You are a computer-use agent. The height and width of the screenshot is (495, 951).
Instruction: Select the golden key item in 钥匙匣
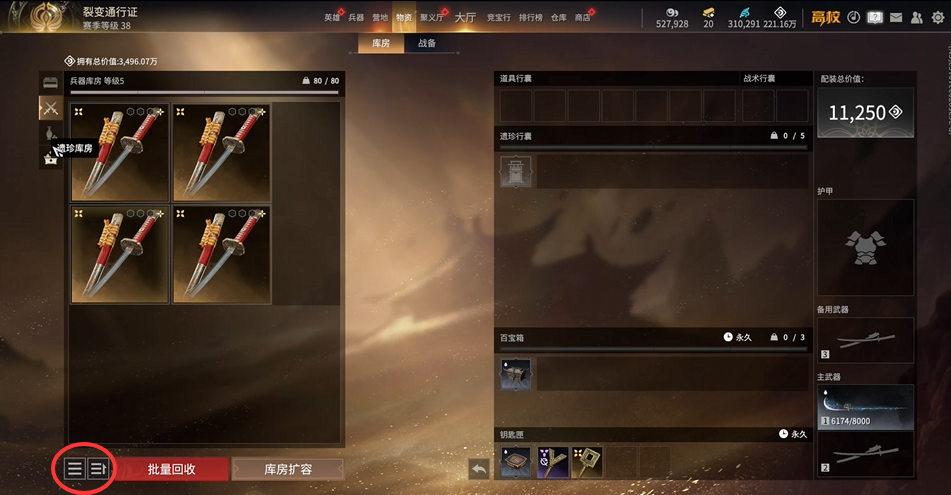coord(586,461)
